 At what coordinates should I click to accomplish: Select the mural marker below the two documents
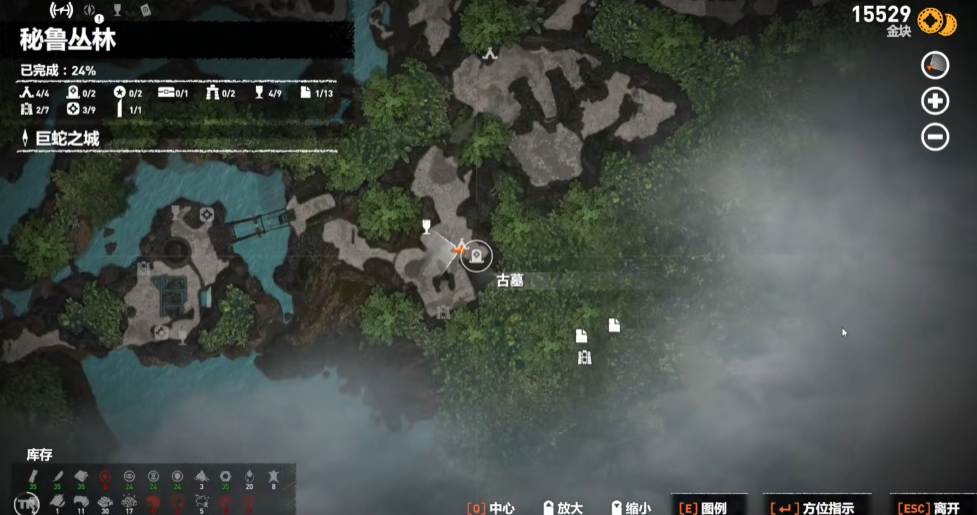click(584, 357)
